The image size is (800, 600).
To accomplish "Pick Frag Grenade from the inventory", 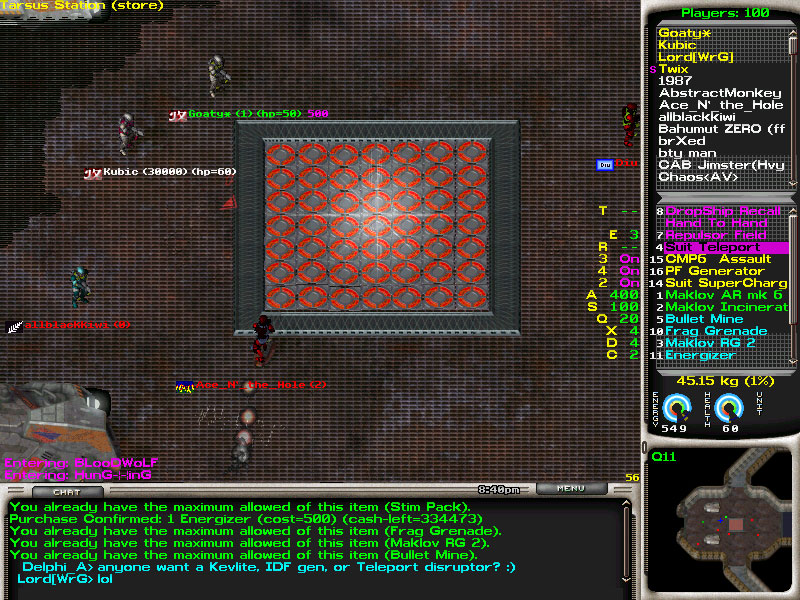I will (717, 331).
